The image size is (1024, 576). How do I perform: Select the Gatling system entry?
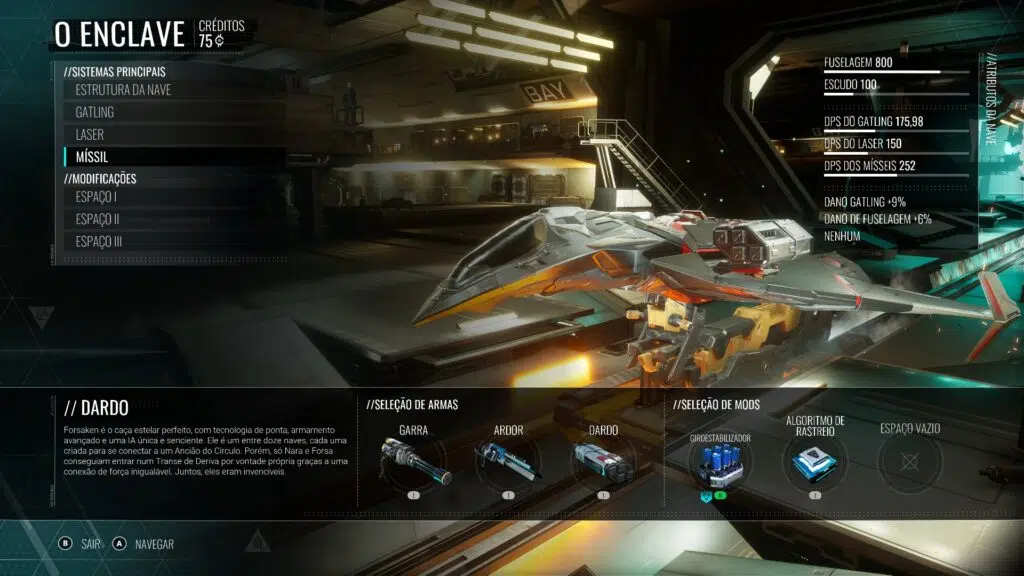(95, 112)
